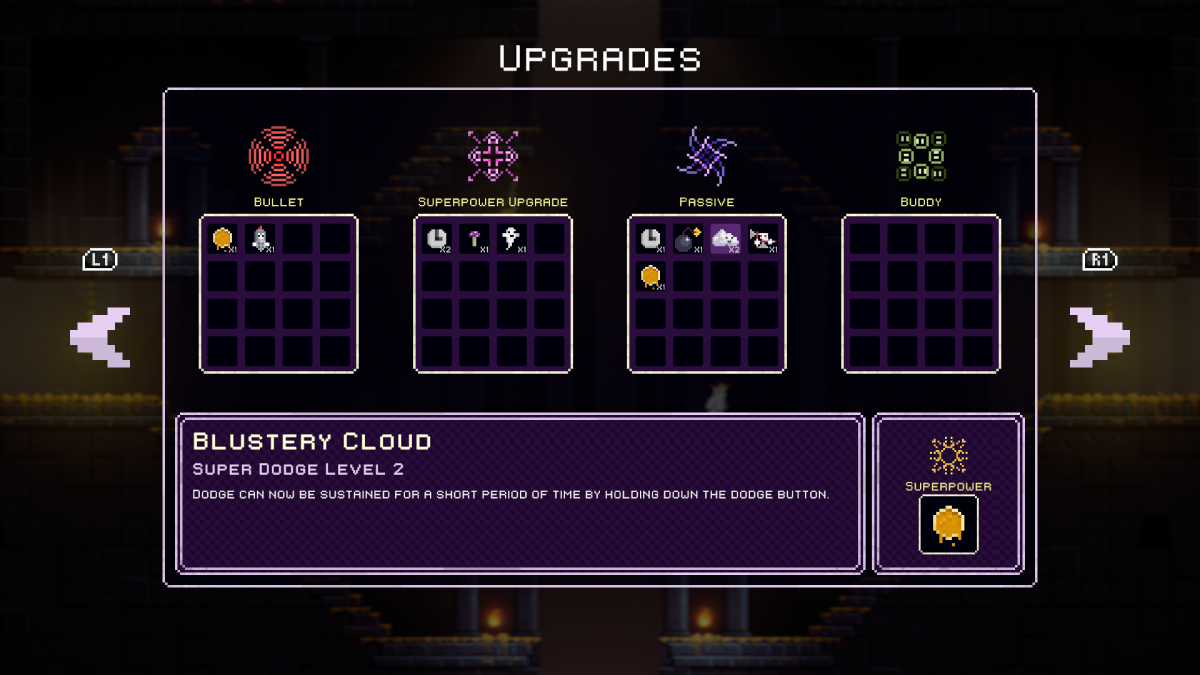Select the honey blob in the Bullet grid
The height and width of the screenshot is (675, 1200).
222,239
